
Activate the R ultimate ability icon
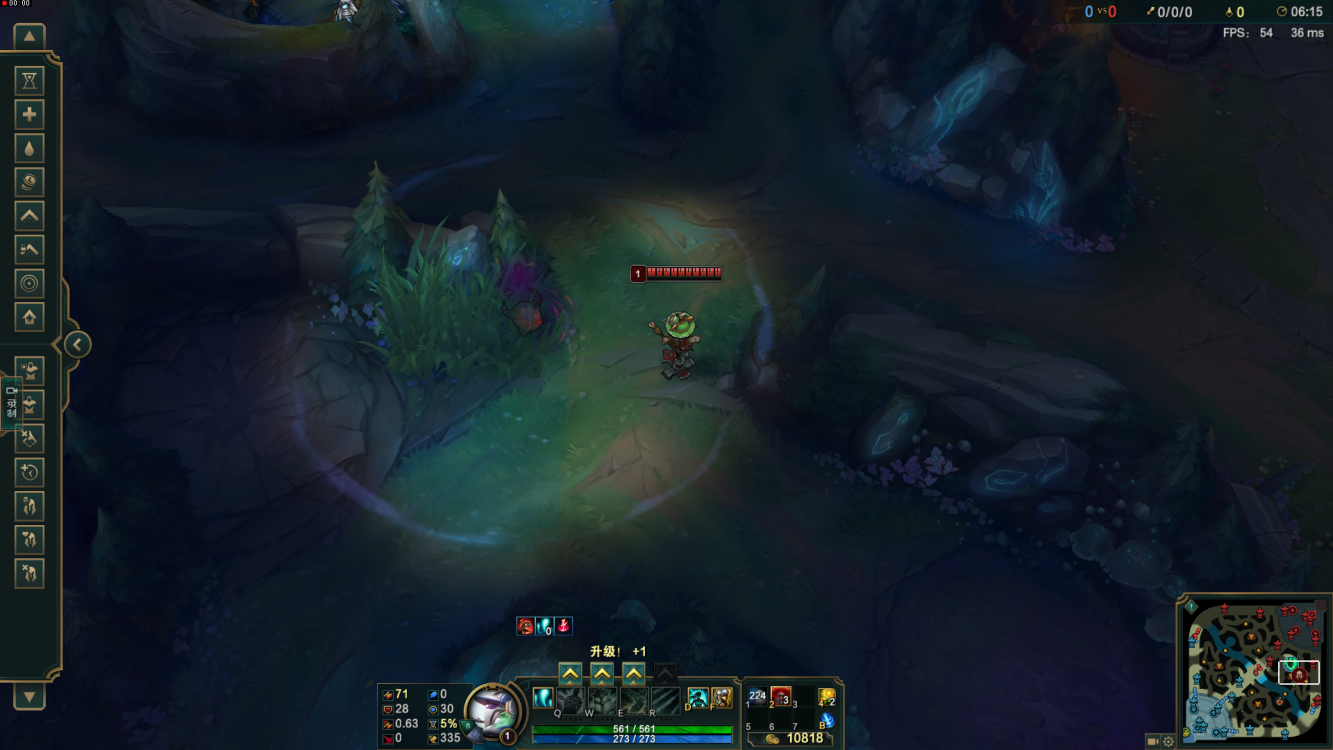pyautogui.click(x=665, y=700)
